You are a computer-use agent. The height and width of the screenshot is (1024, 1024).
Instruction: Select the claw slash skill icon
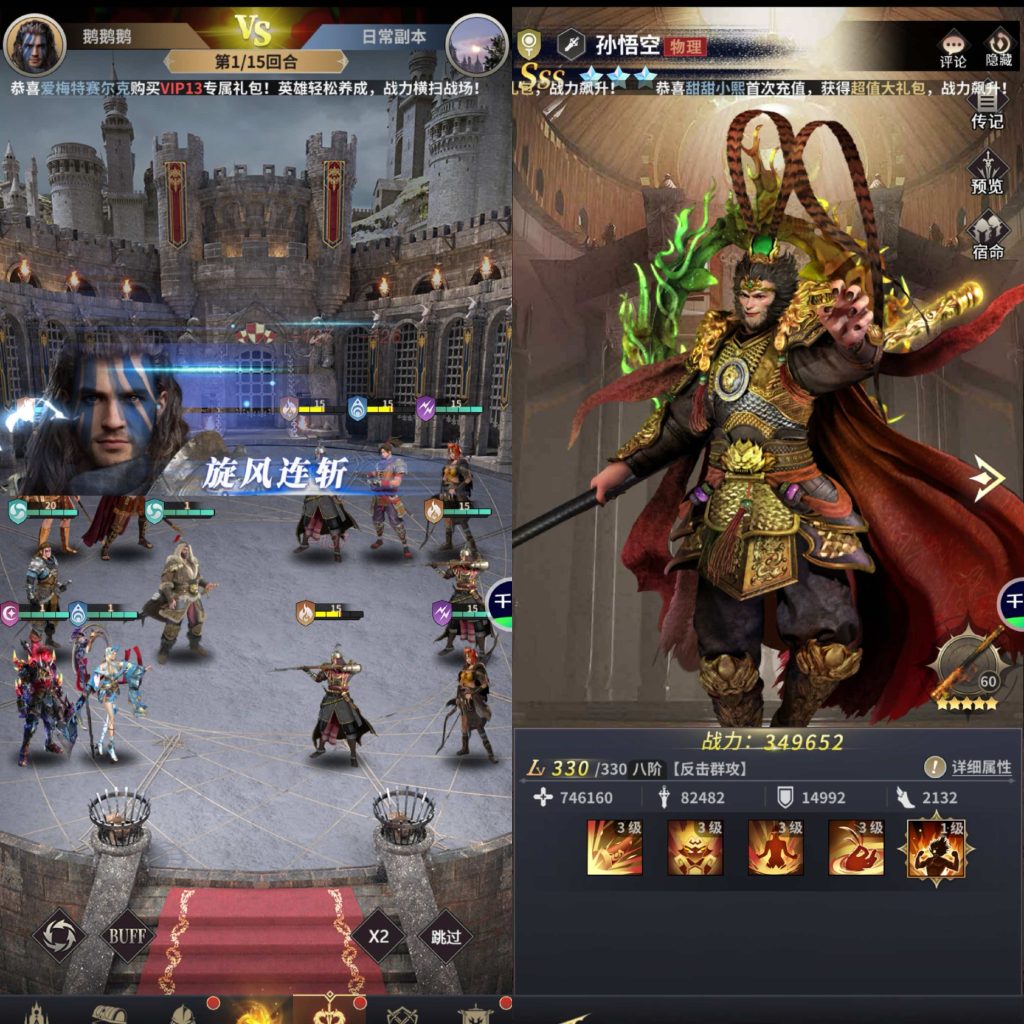(614, 848)
